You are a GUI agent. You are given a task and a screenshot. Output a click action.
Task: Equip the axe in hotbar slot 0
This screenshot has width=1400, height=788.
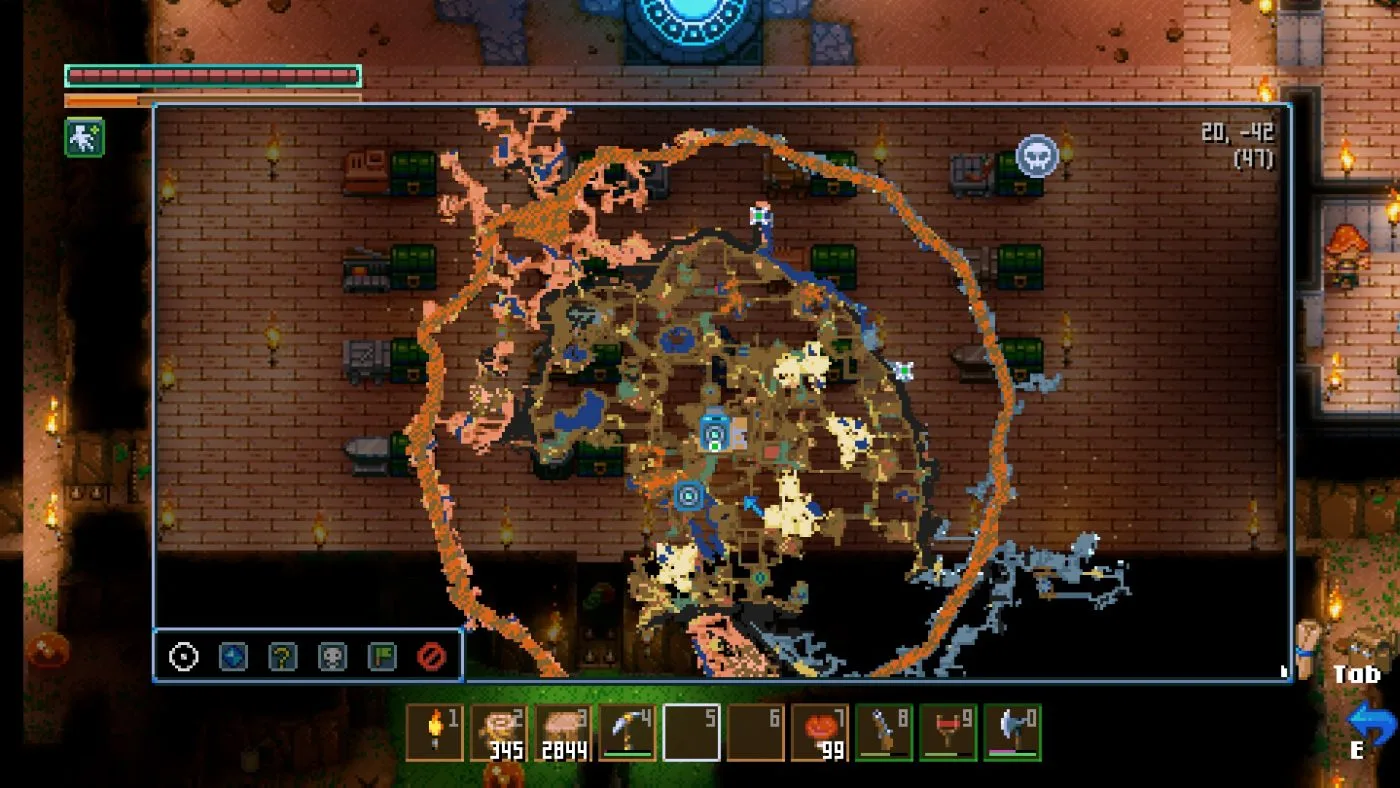(x=1012, y=733)
